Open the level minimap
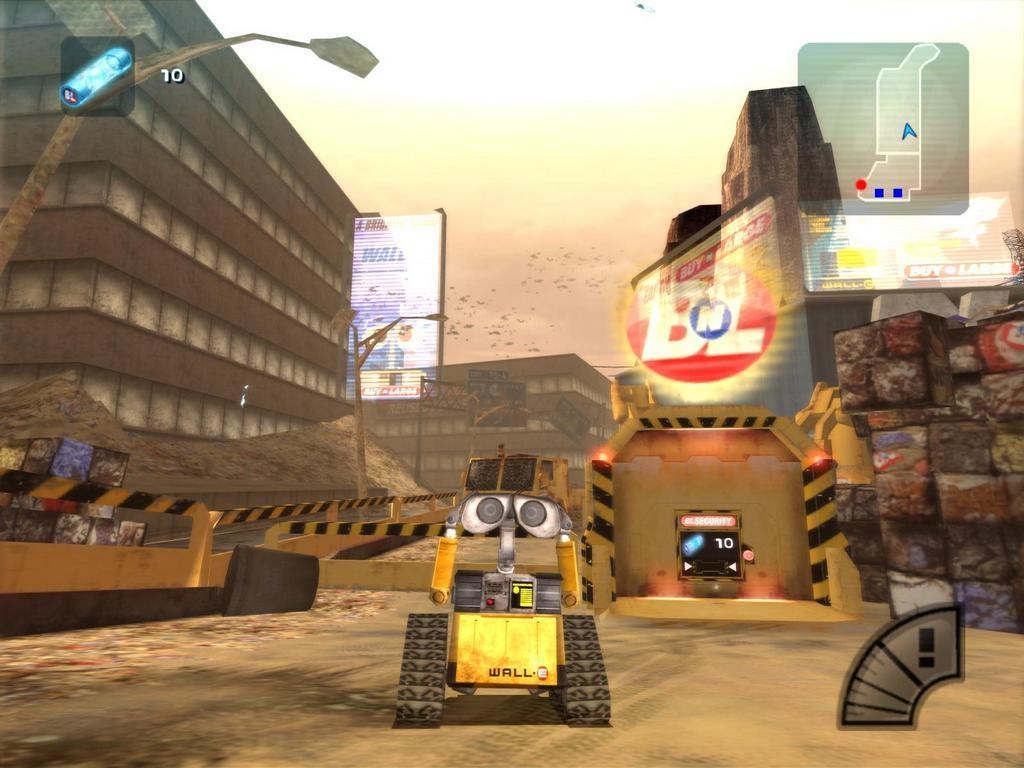1024x768 pixels. coord(883,128)
